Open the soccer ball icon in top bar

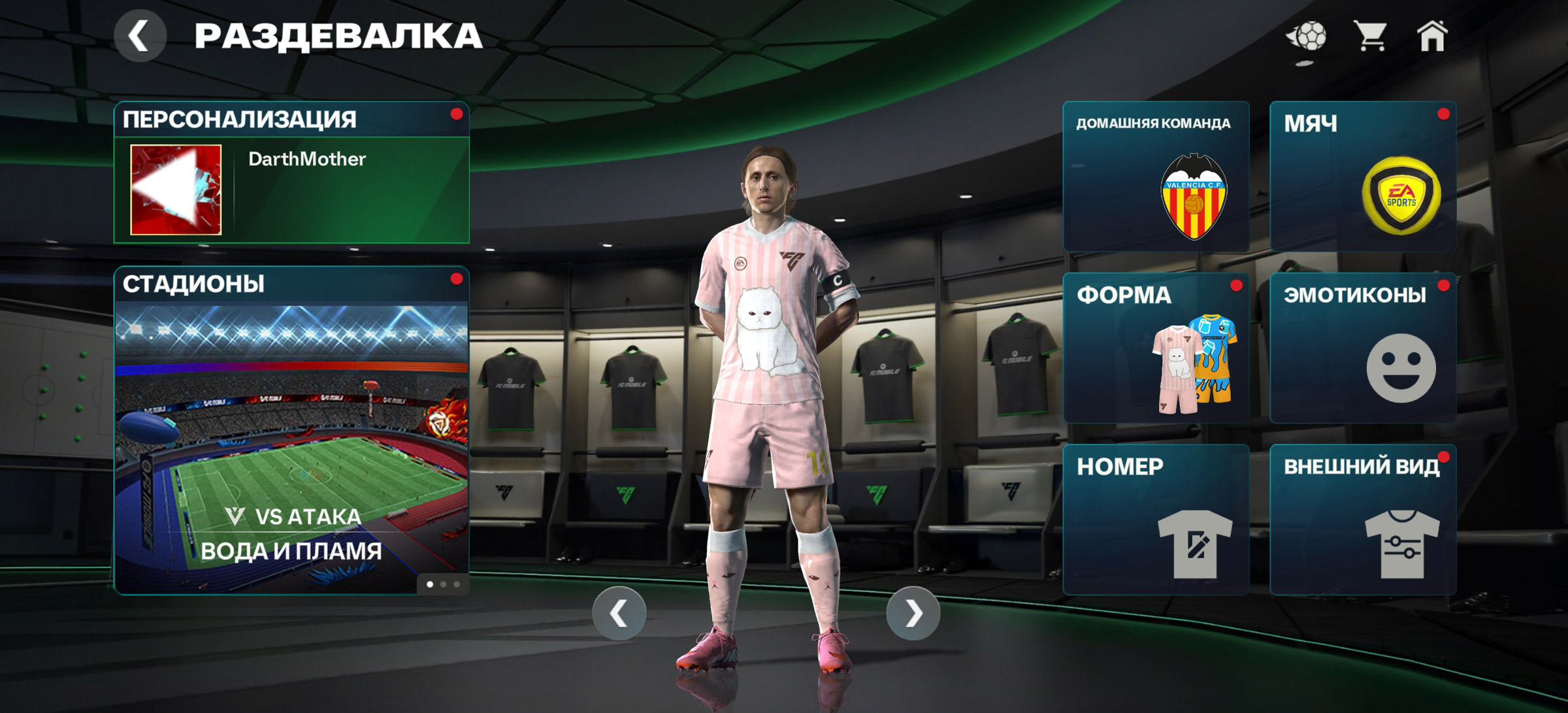[1307, 37]
